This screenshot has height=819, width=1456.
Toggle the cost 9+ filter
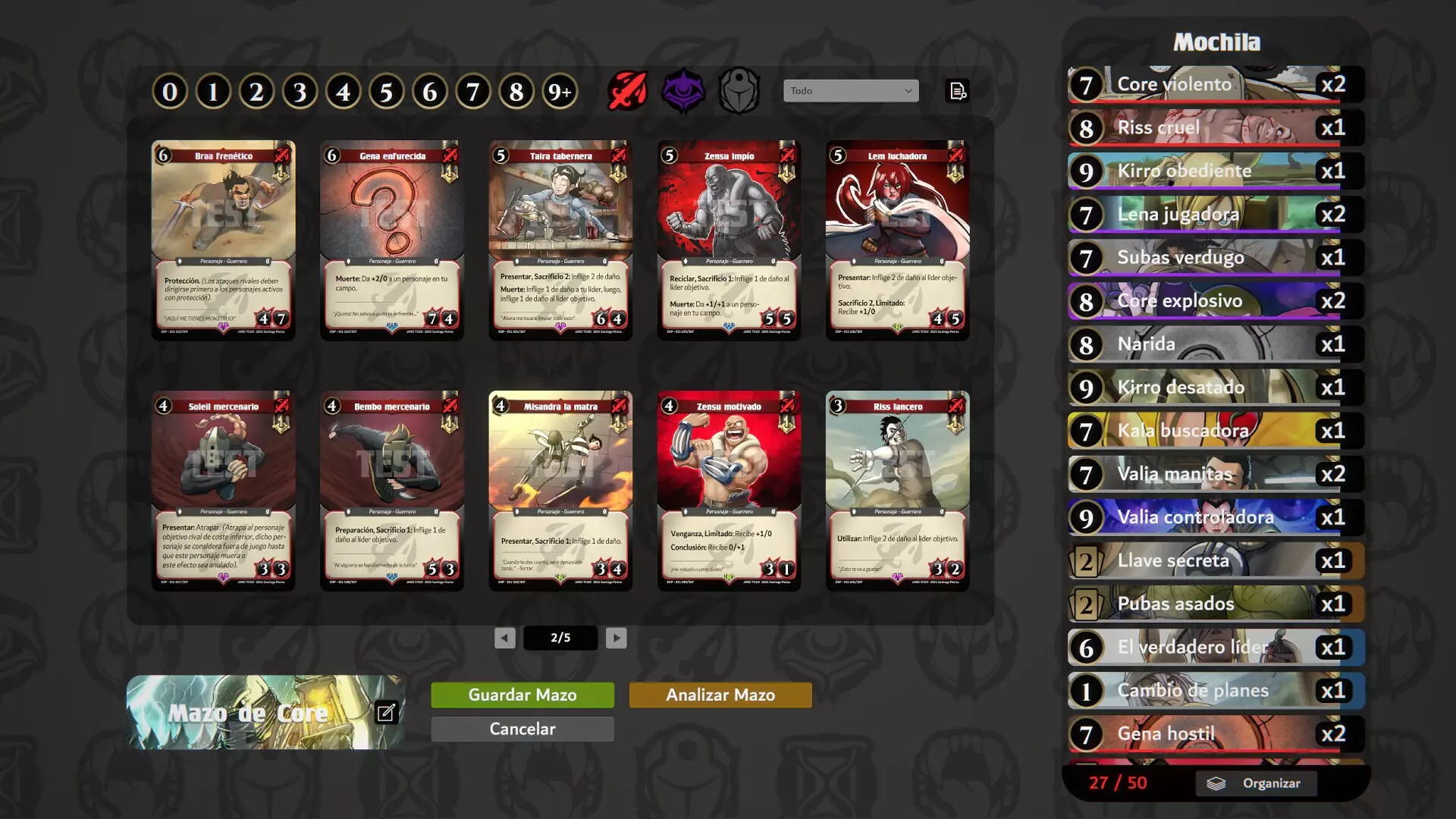click(x=560, y=90)
